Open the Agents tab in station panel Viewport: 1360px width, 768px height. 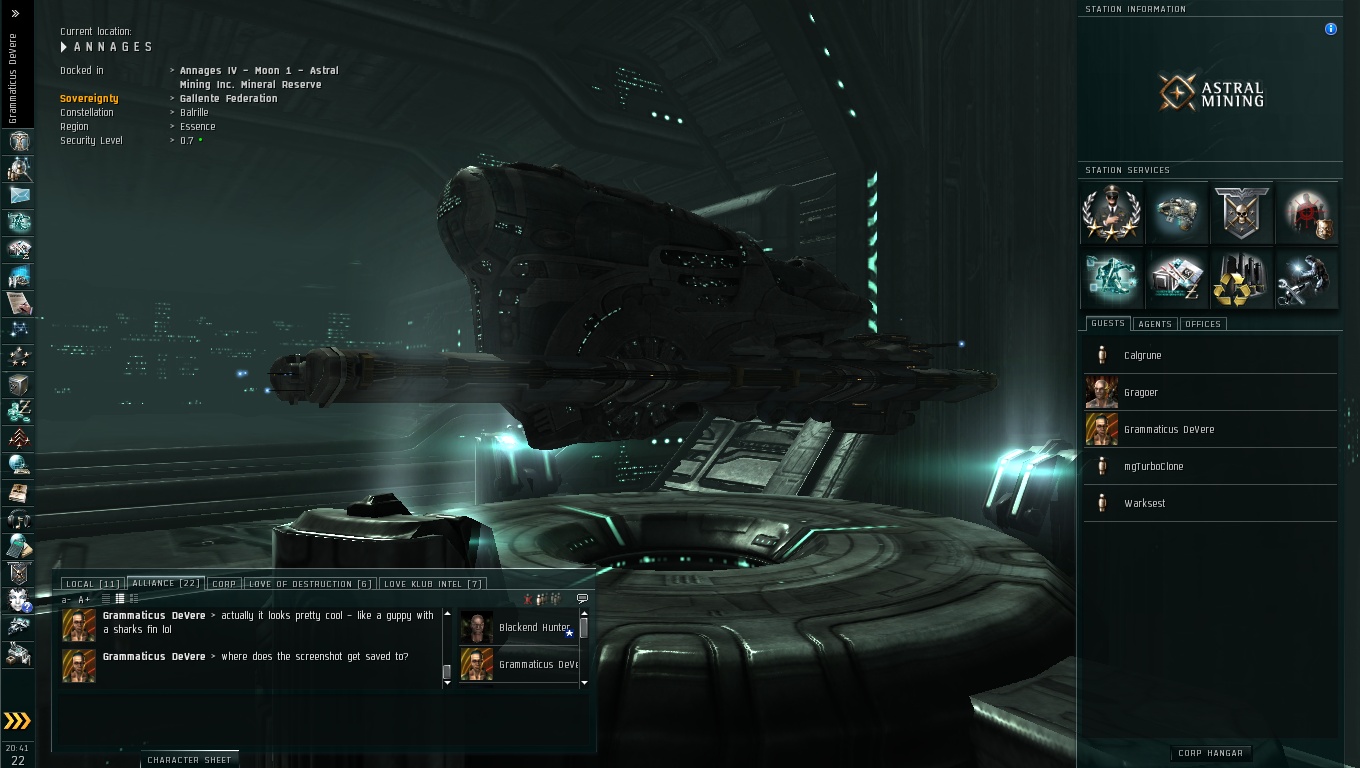point(1155,324)
